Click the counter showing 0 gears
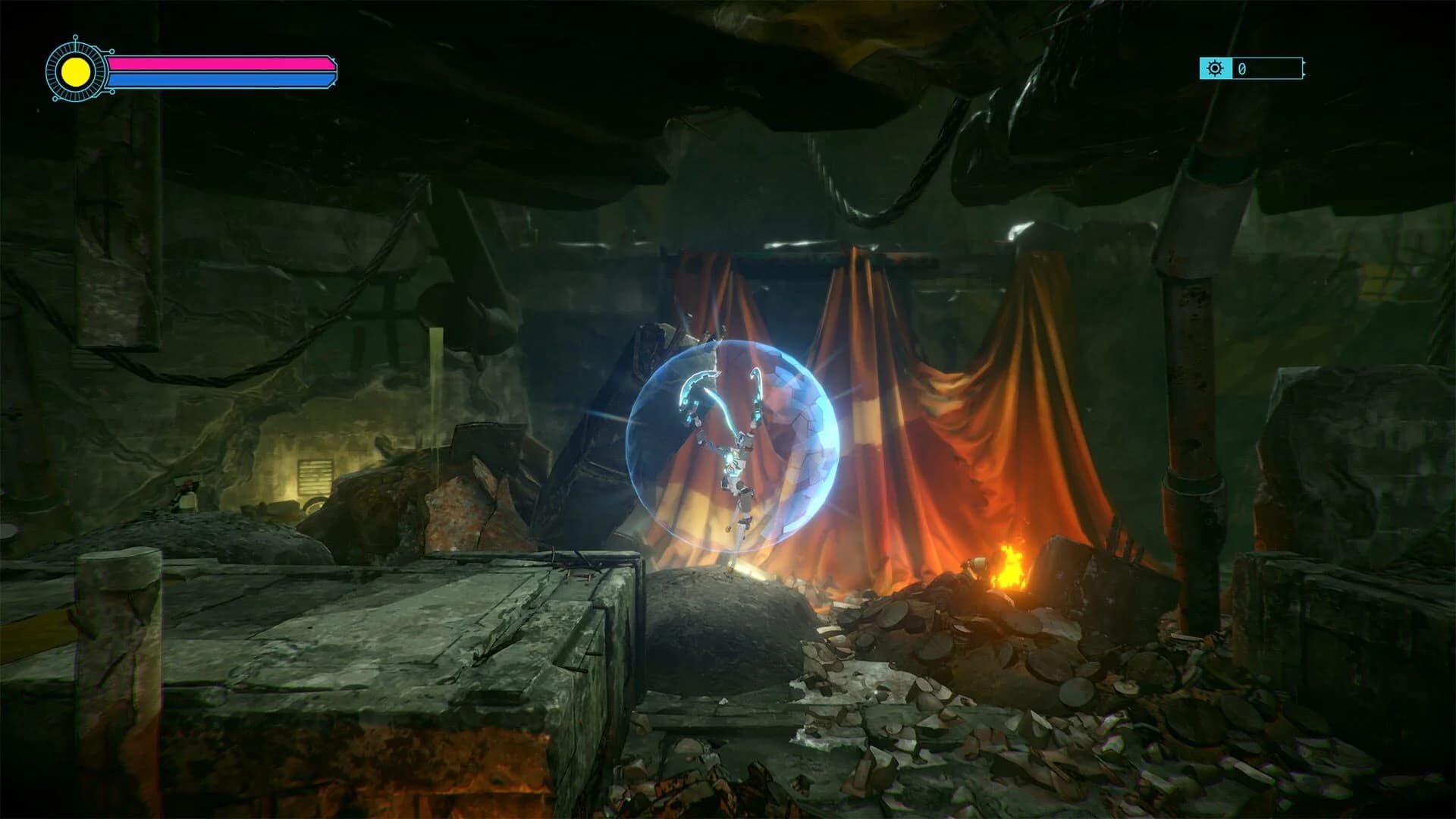This screenshot has width=1456, height=819. pyautogui.click(x=1242, y=68)
